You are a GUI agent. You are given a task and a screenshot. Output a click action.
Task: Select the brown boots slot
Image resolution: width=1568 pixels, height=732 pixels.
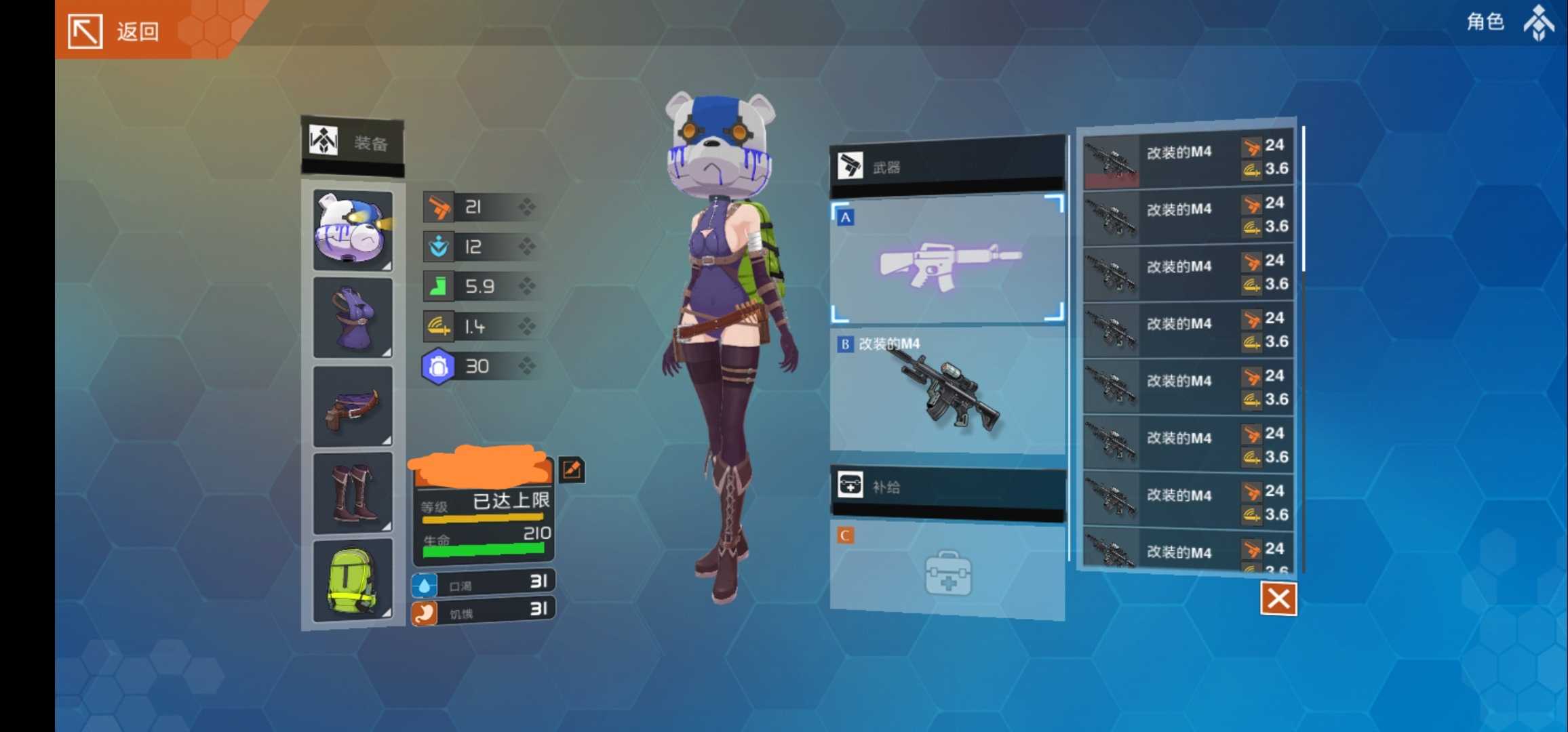coord(353,493)
